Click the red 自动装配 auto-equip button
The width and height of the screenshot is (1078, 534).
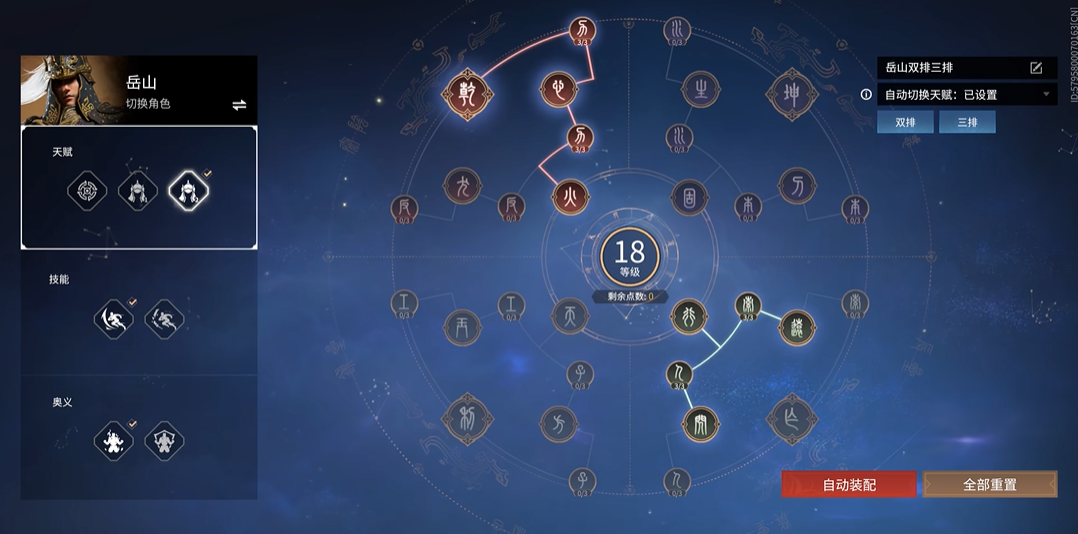(849, 484)
